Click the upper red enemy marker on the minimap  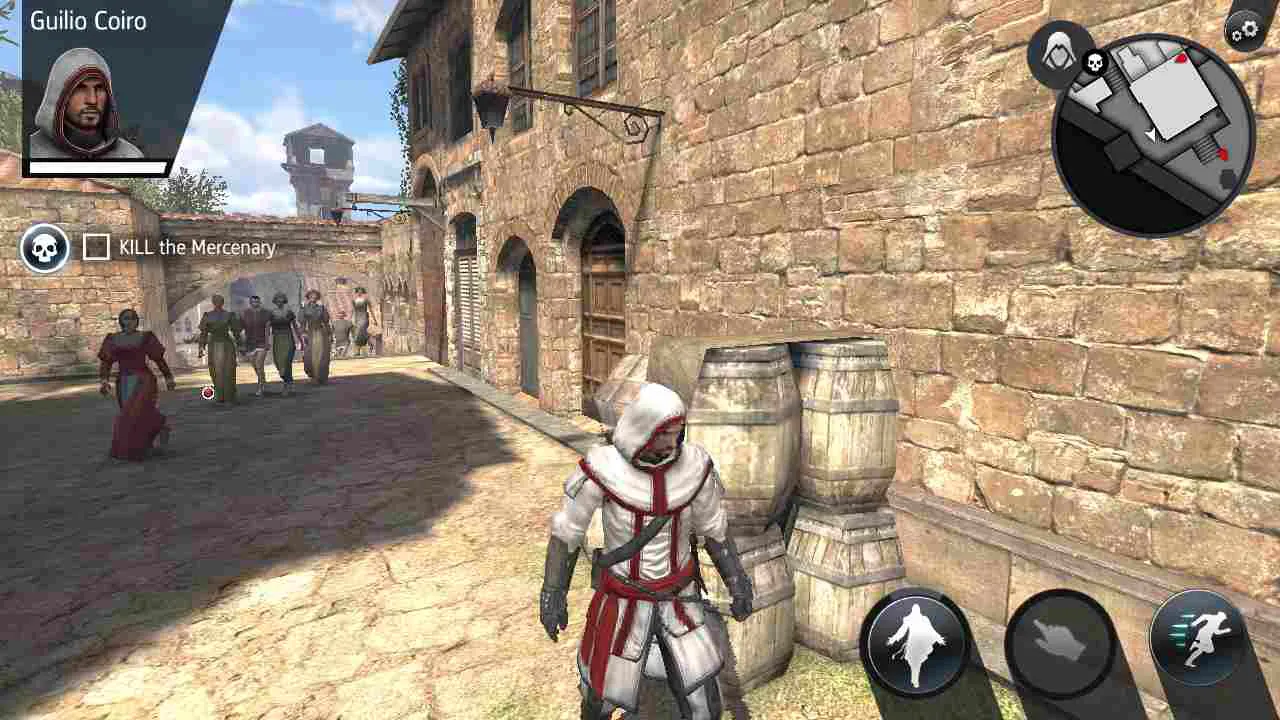pos(1181,59)
